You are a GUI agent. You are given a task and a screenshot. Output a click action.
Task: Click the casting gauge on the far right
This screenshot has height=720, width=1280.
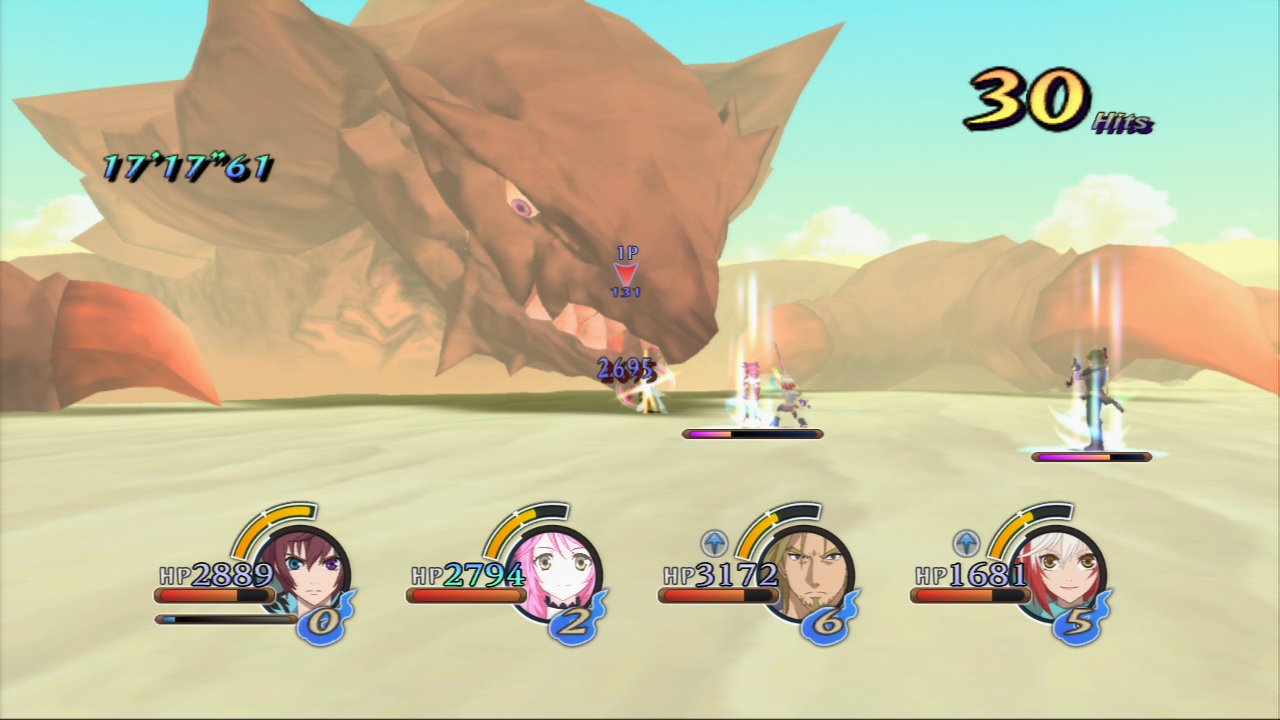[1090, 459]
